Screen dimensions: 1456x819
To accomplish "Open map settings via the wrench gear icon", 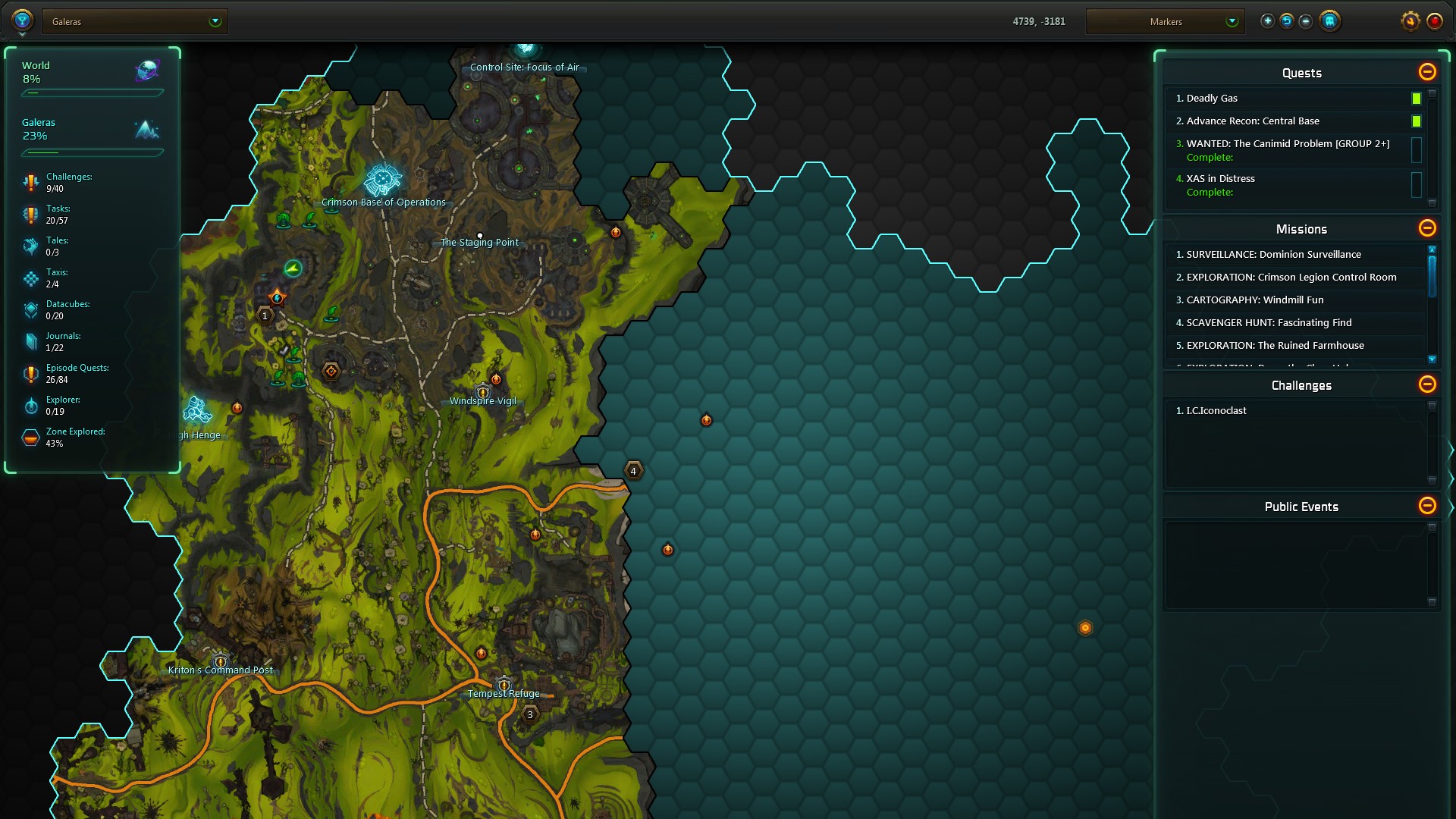I will click(x=1410, y=21).
